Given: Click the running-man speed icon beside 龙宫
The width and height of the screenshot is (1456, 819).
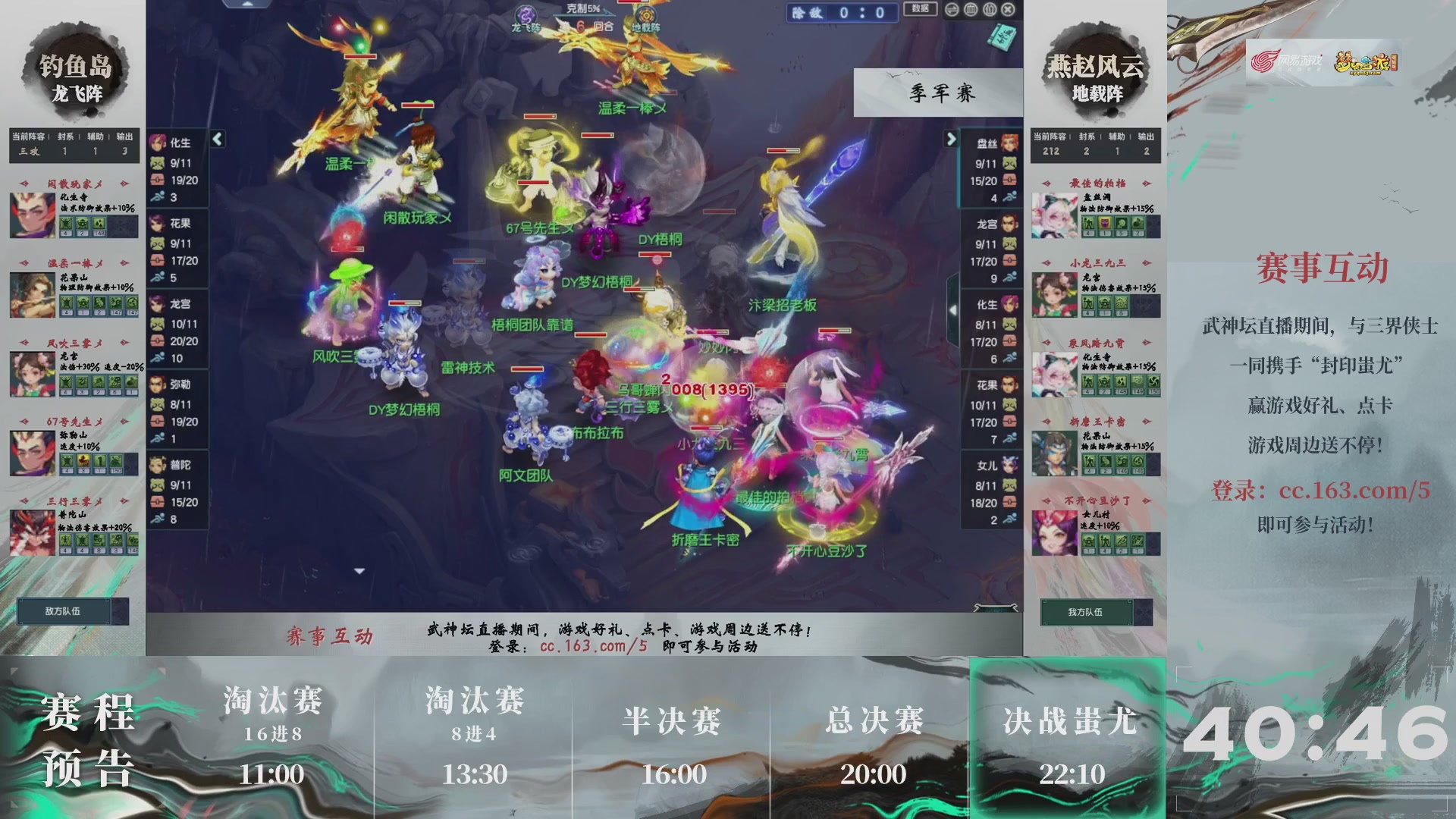Looking at the screenshot, I should (157, 356).
